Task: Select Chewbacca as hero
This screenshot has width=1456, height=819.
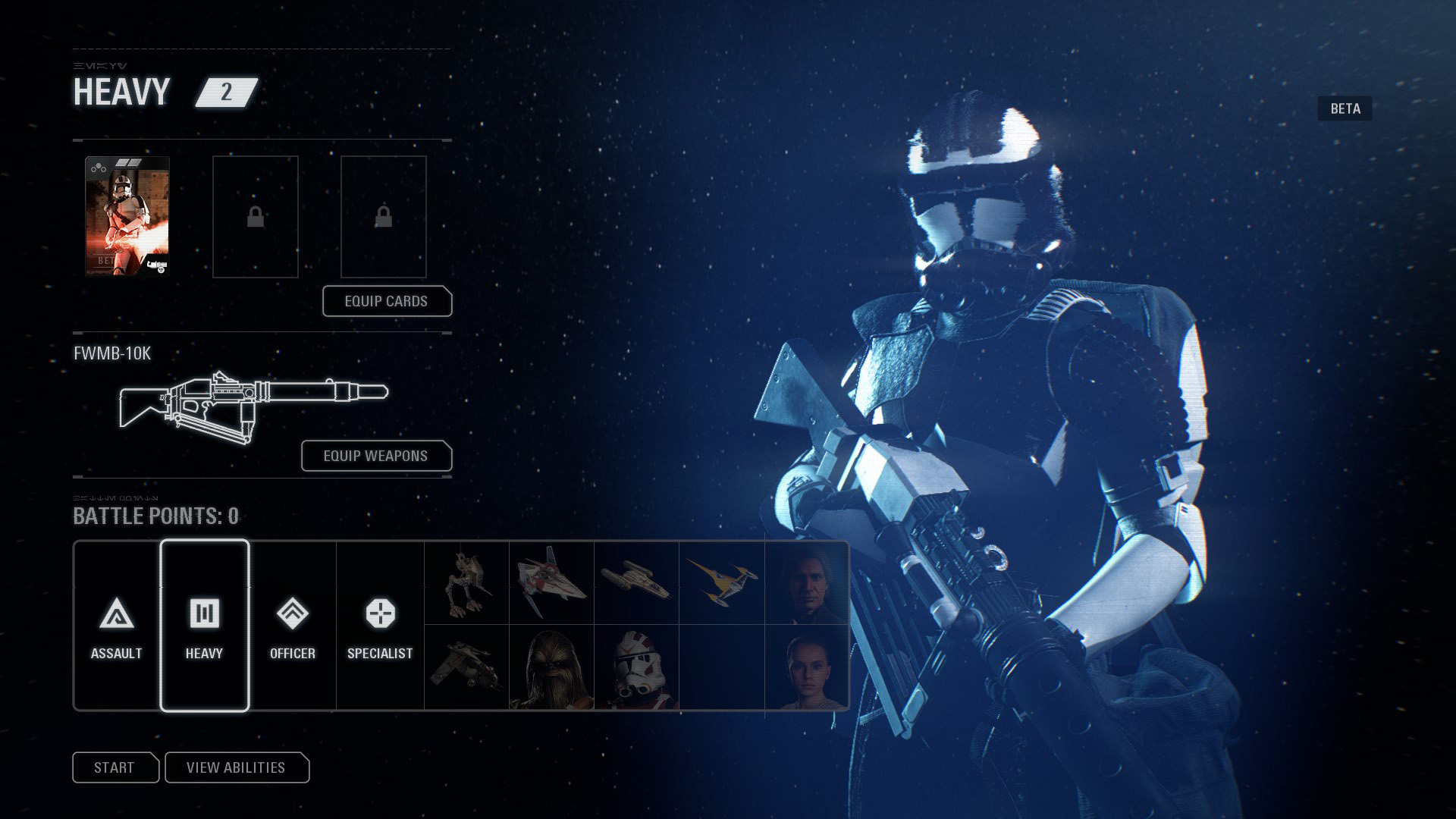Action: coord(551,666)
